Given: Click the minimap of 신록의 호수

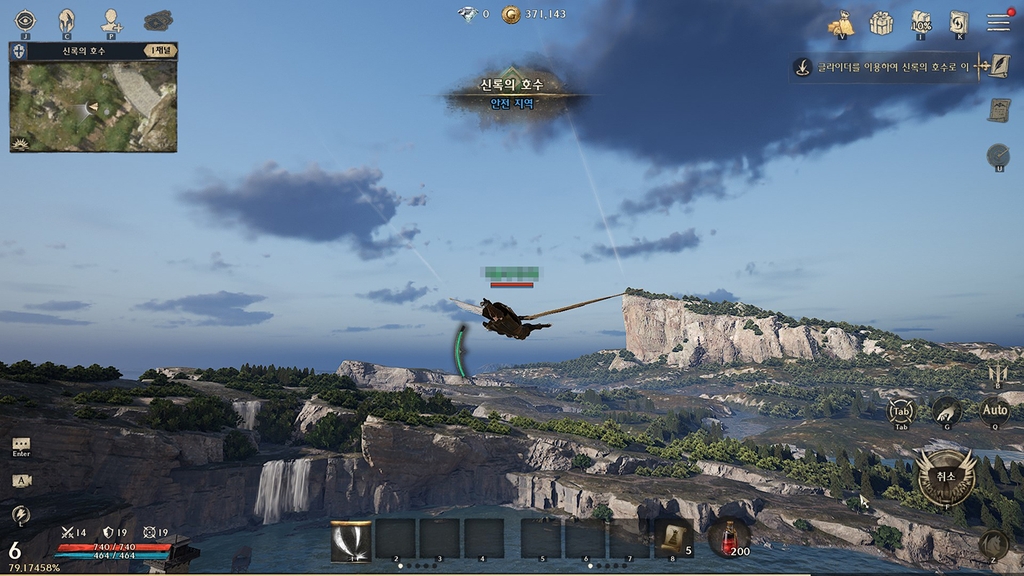Looking at the screenshot, I should (93, 106).
